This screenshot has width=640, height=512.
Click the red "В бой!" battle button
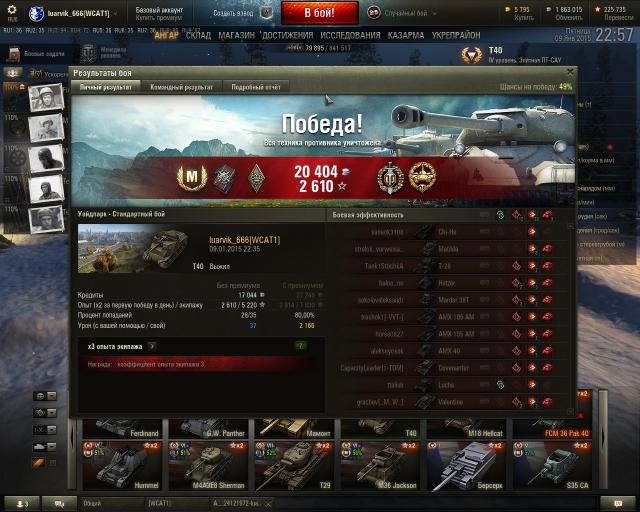coord(318,13)
